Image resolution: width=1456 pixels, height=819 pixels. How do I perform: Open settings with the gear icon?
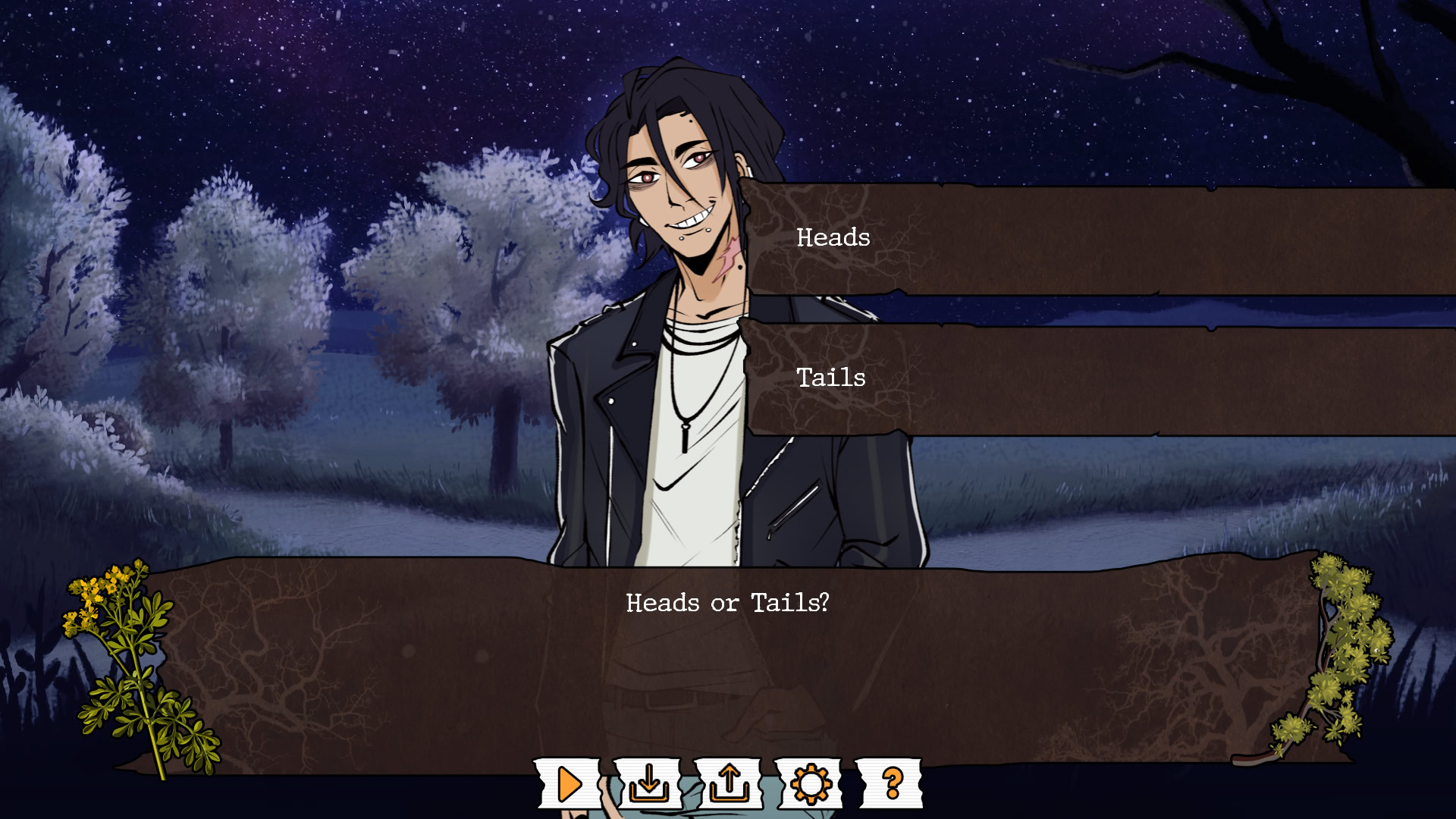(810, 783)
